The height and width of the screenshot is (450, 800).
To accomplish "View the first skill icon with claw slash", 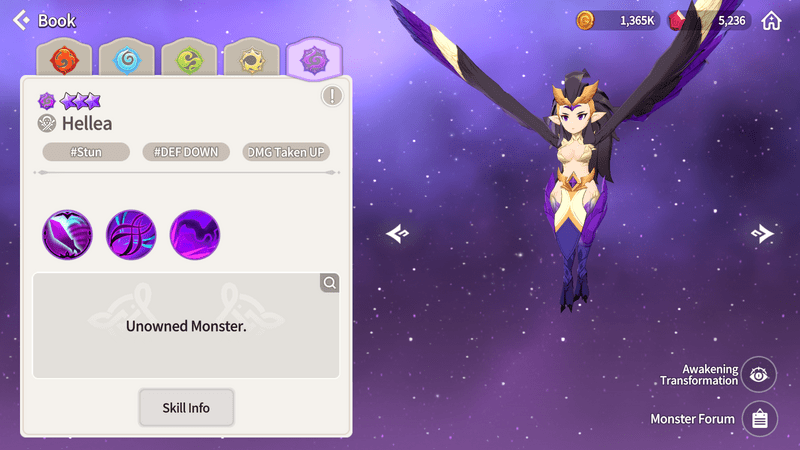I will click(x=67, y=235).
